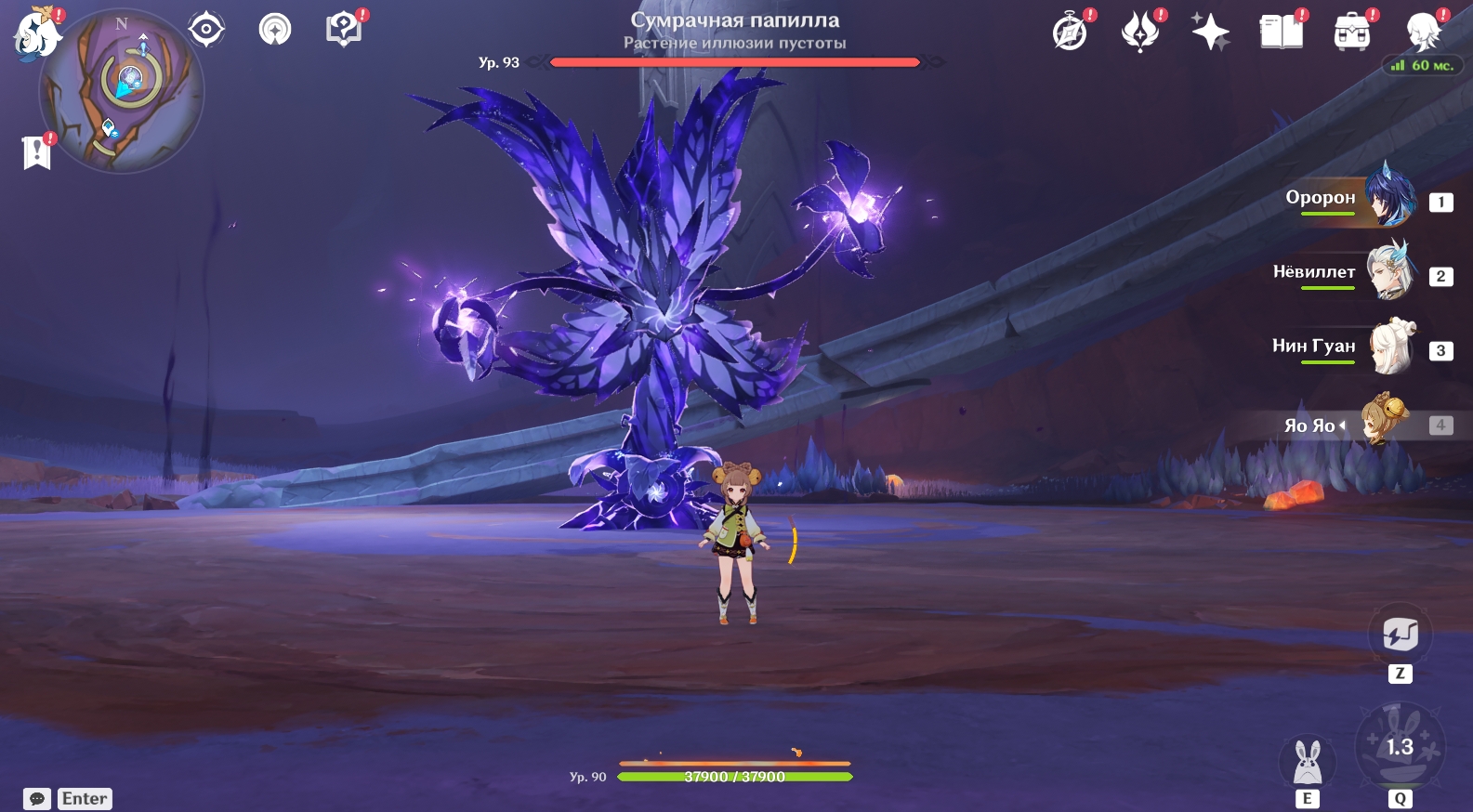Open the tutorial map-hint icon
Image resolution: width=1473 pixels, height=812 pixels.
344,30
